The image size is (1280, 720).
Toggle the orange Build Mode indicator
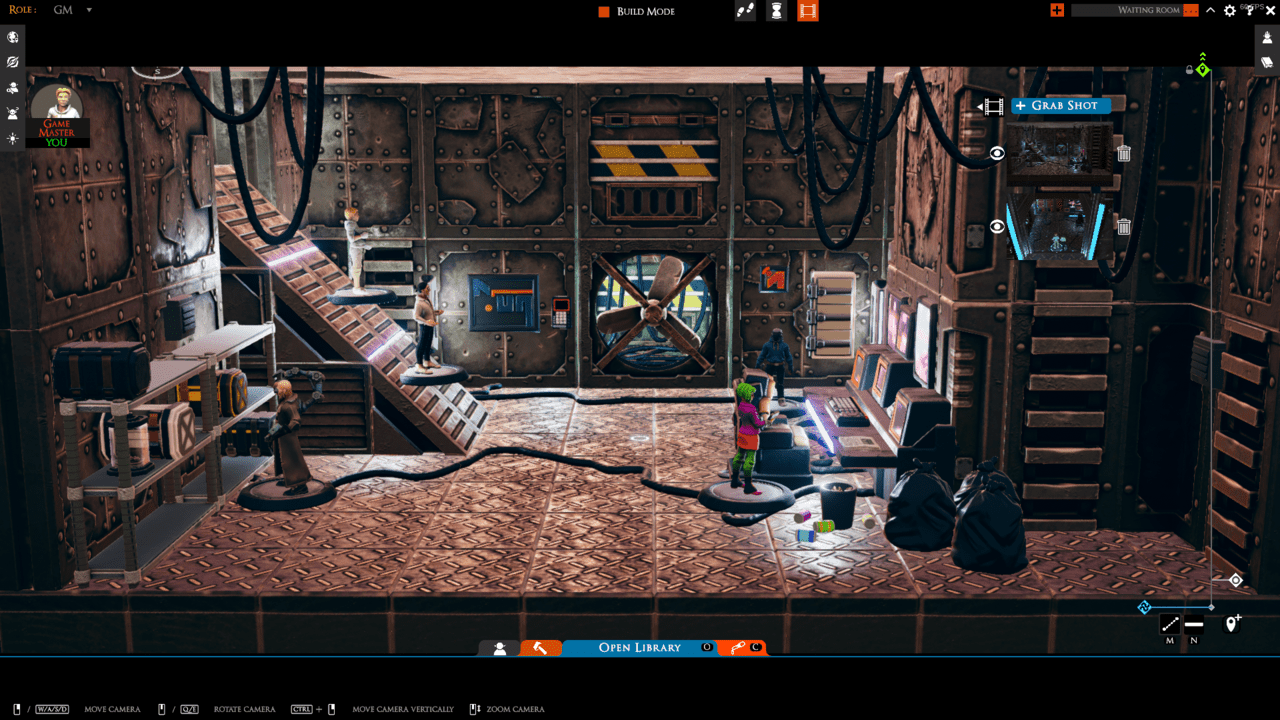[602, 11]
